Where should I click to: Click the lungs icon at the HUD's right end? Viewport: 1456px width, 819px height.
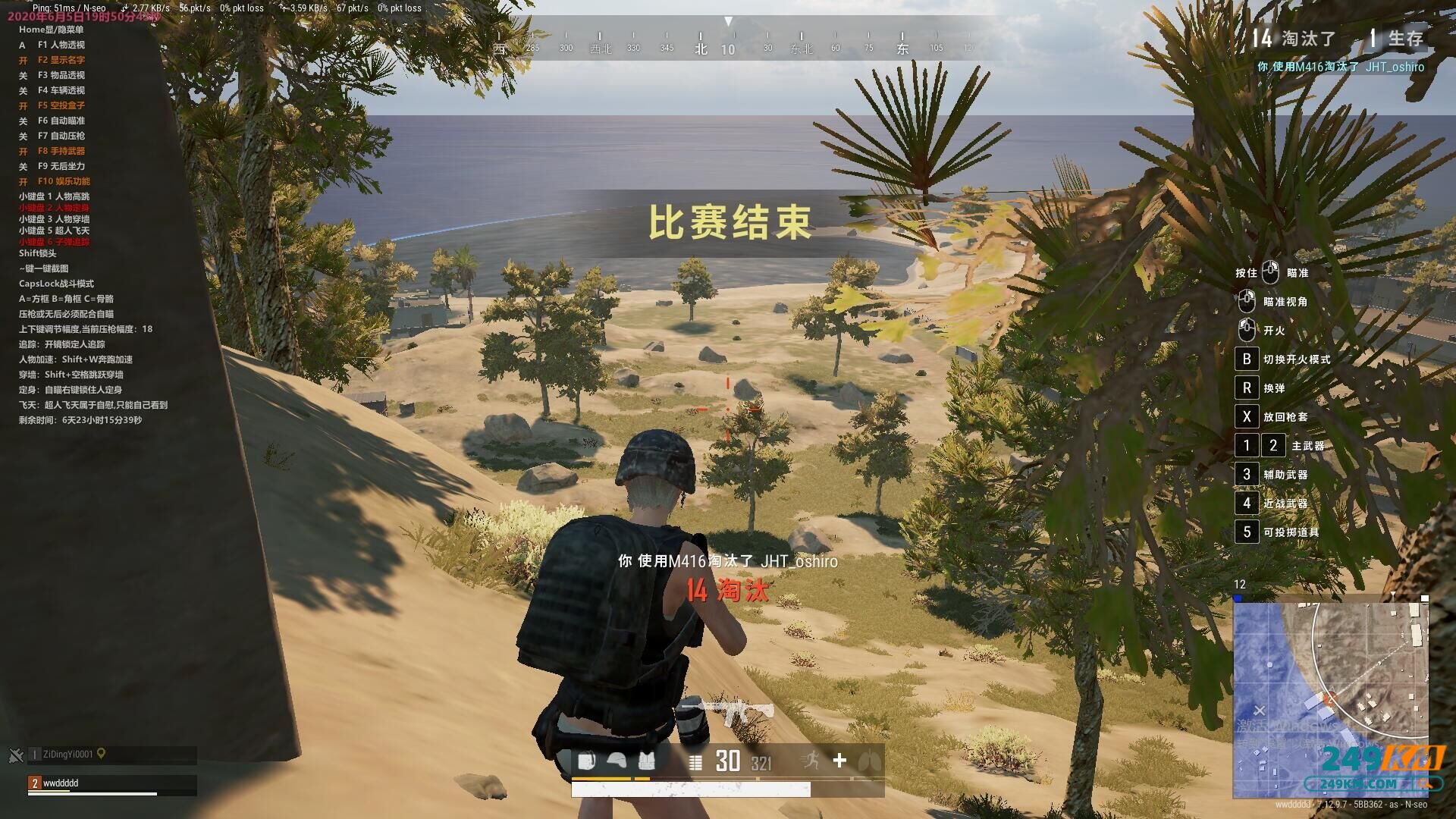pyautogui.click(x=868, y=761)
